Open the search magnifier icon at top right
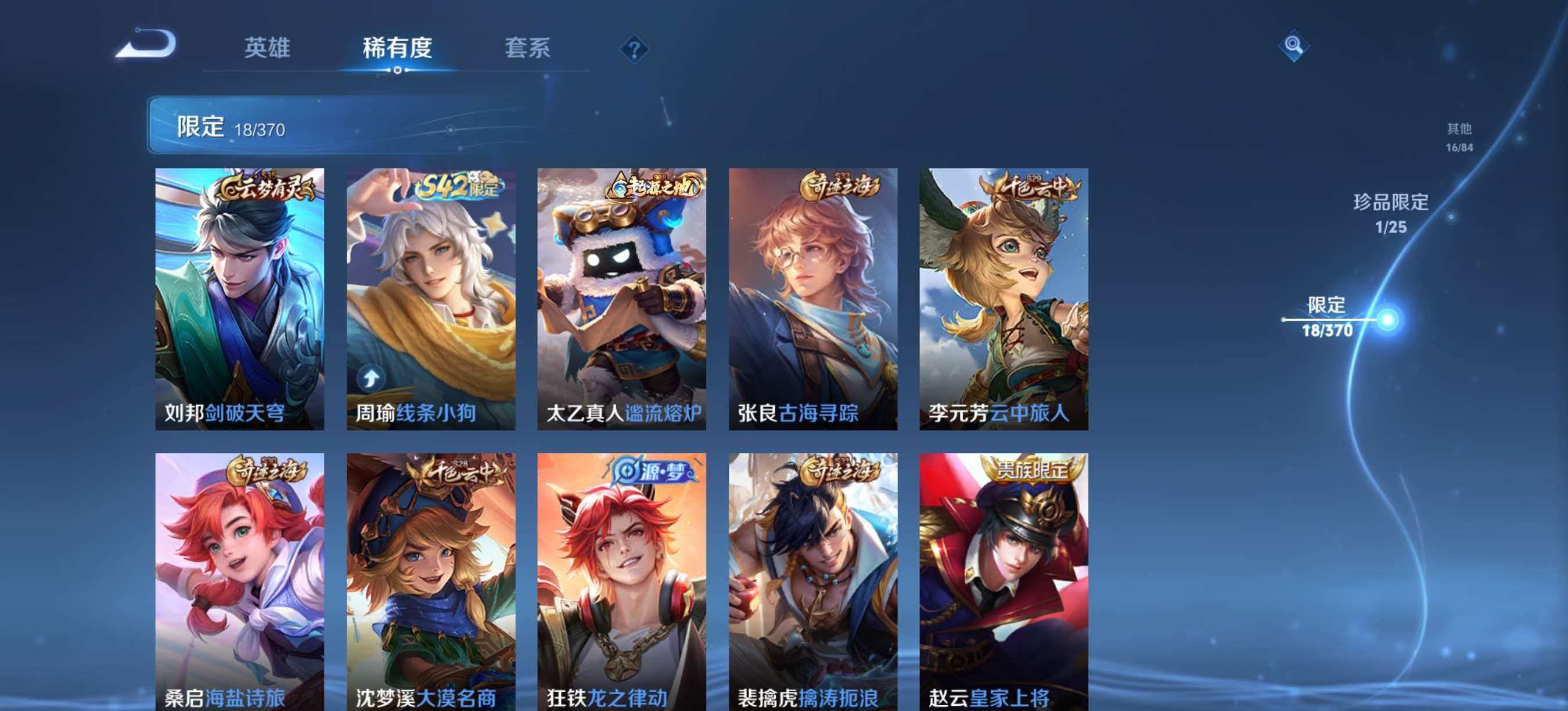Viewport: 1568px width, 711px height. (1293, 46)
